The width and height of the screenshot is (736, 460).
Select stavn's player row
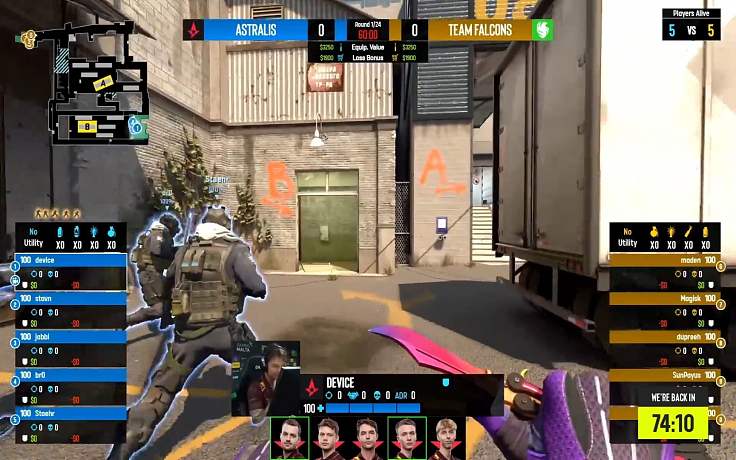pyautogui.click(x=70, y=298)
